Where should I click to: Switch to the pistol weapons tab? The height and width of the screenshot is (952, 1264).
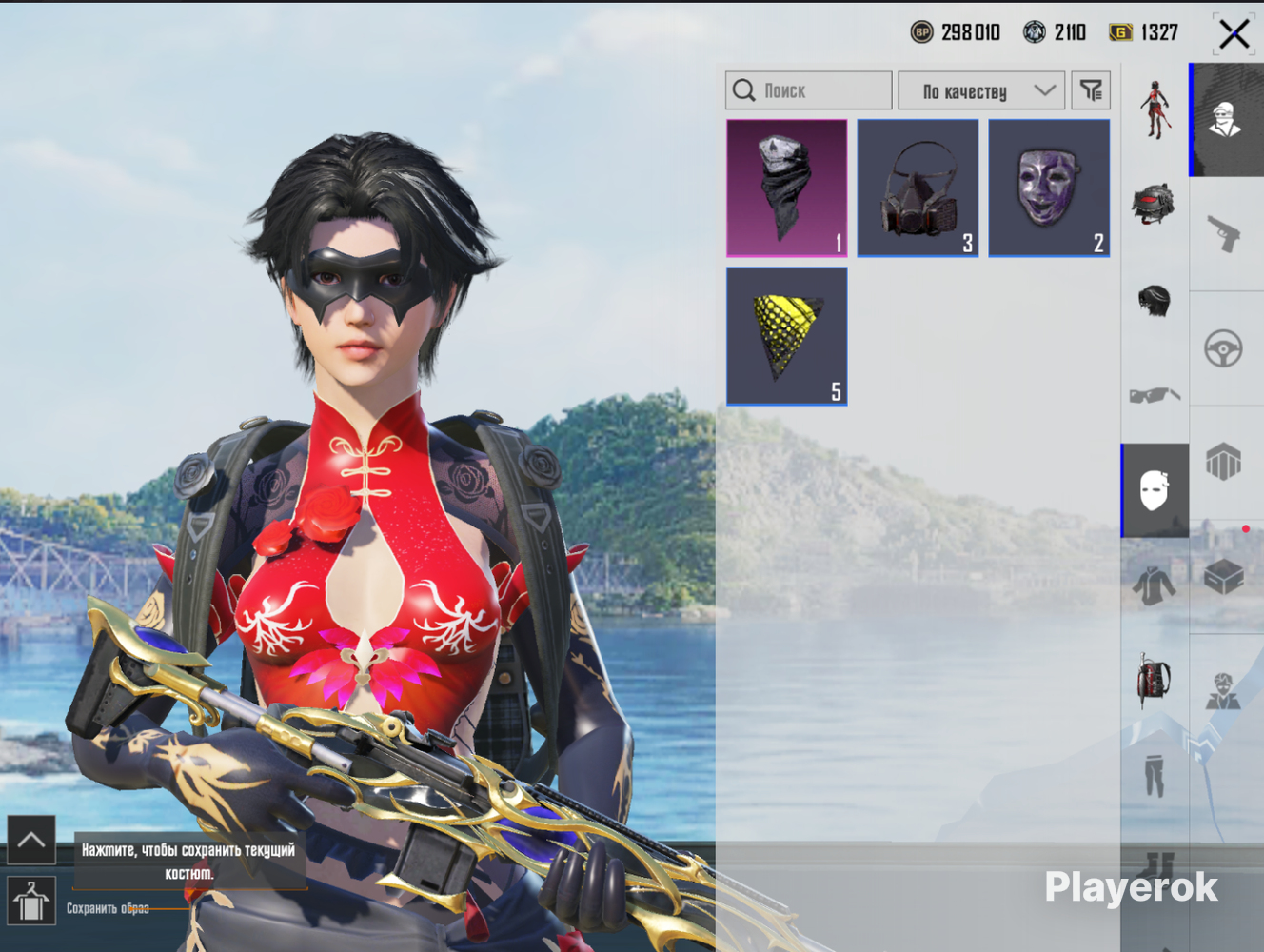coord(1224,233)
